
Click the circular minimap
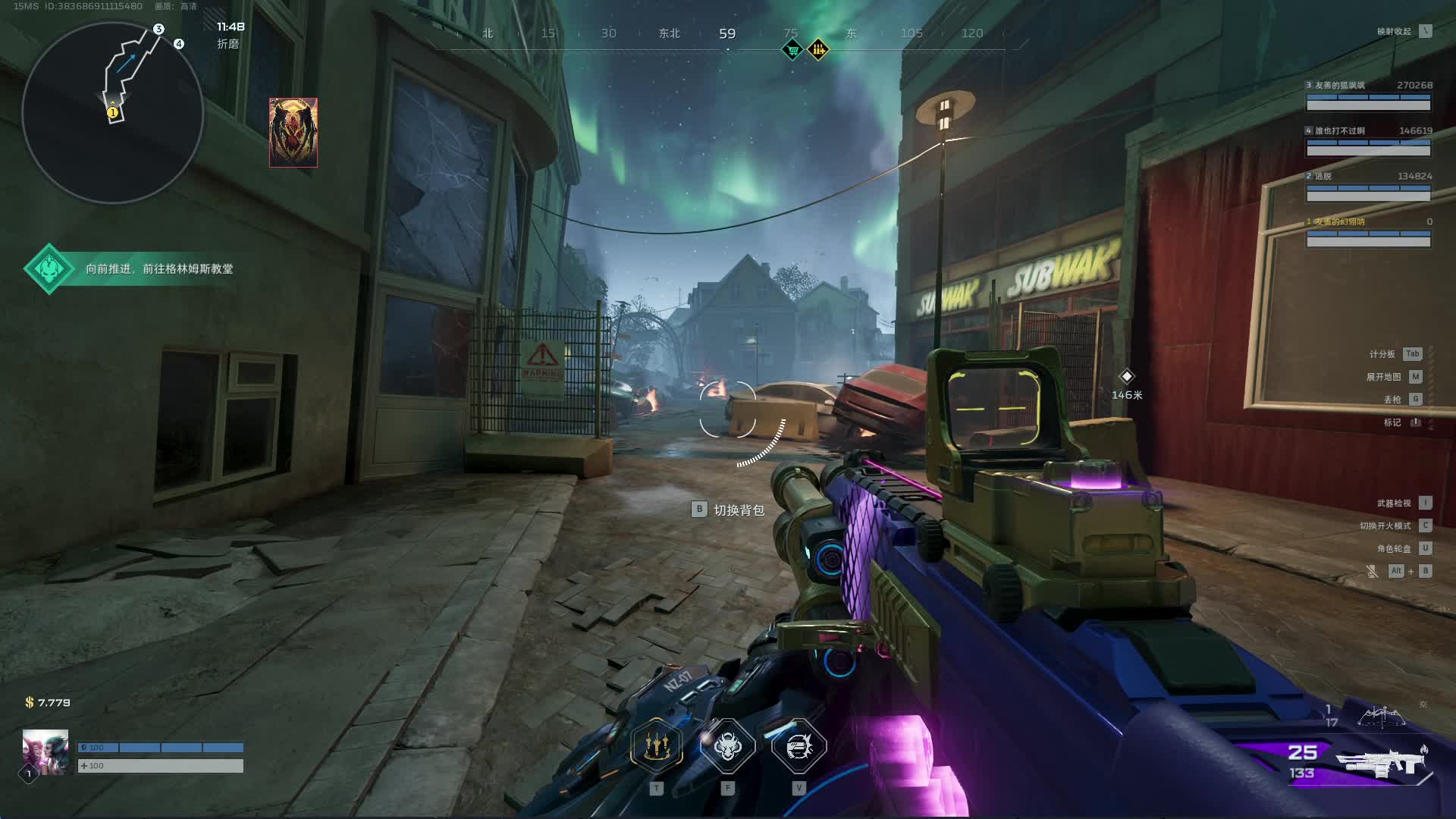[112, 112]
